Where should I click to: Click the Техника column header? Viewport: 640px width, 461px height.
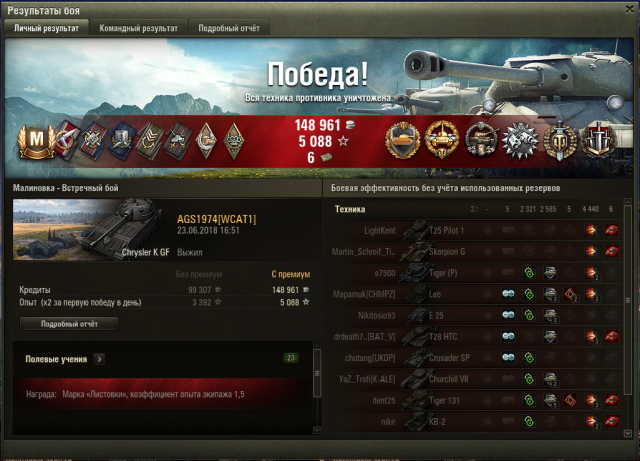pos(350,209)
